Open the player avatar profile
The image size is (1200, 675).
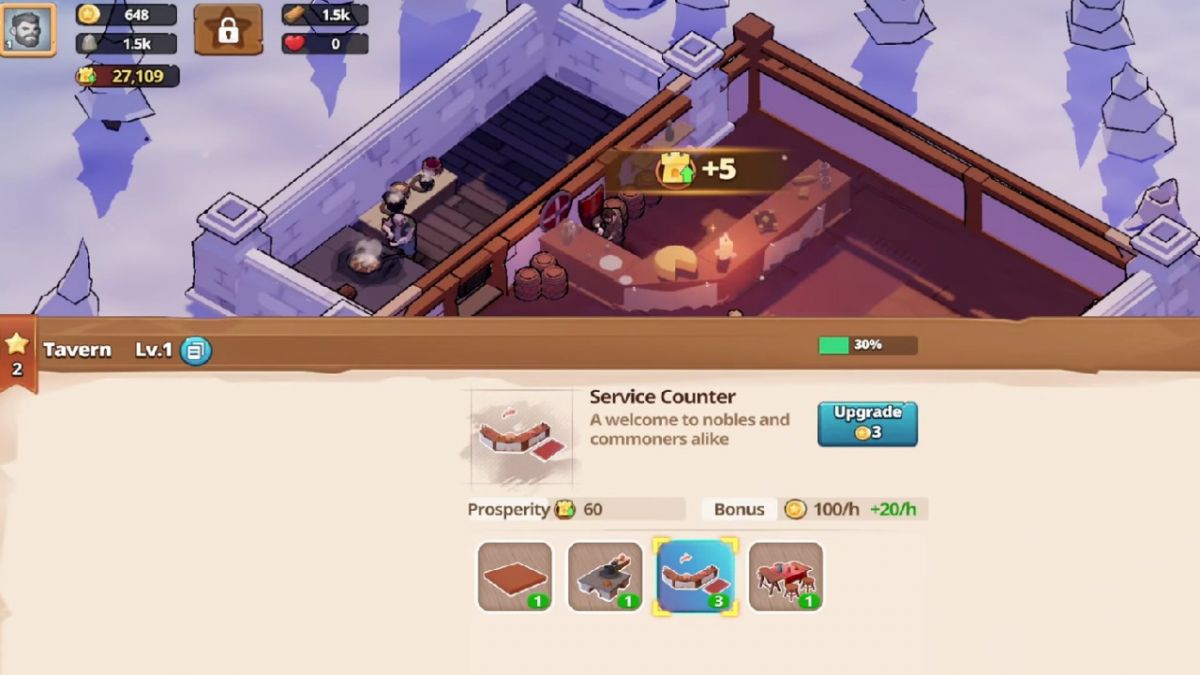coord(27,29)
